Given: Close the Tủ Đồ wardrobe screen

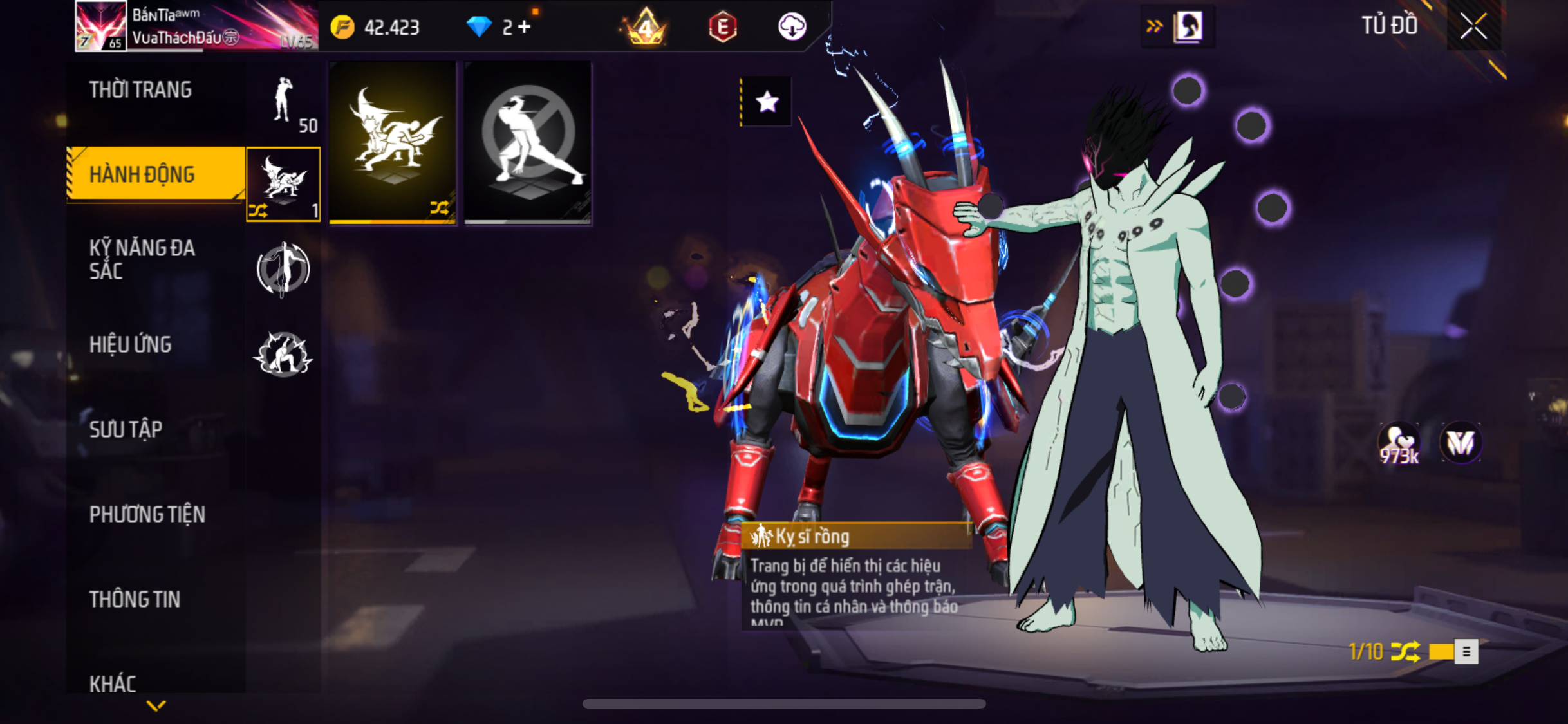Looking at the screenshot, I should click(x=1473, y=26).
